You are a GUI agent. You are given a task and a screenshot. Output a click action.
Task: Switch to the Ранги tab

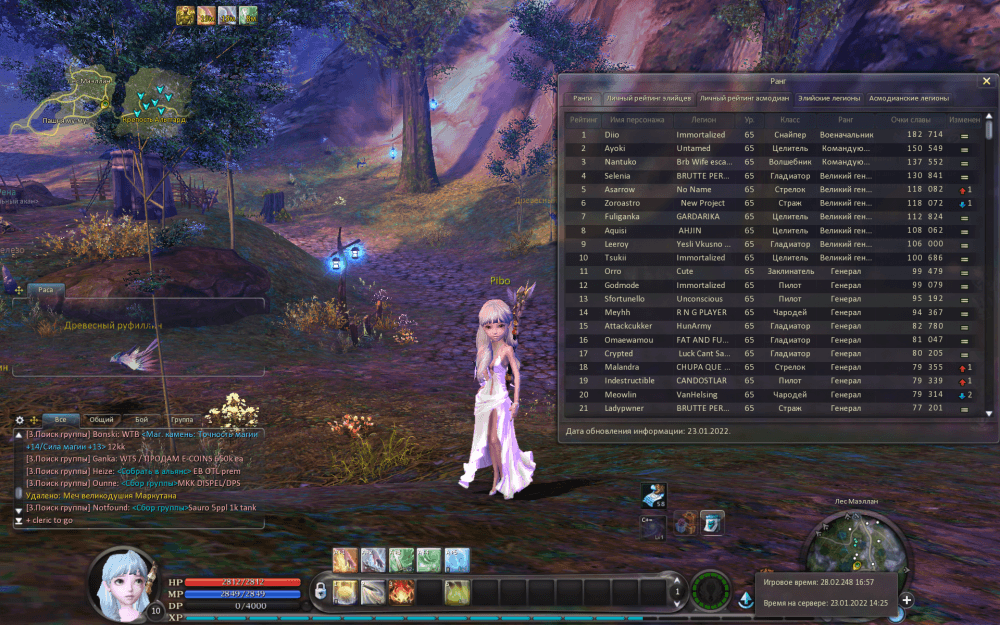click(x=583, y=98)
